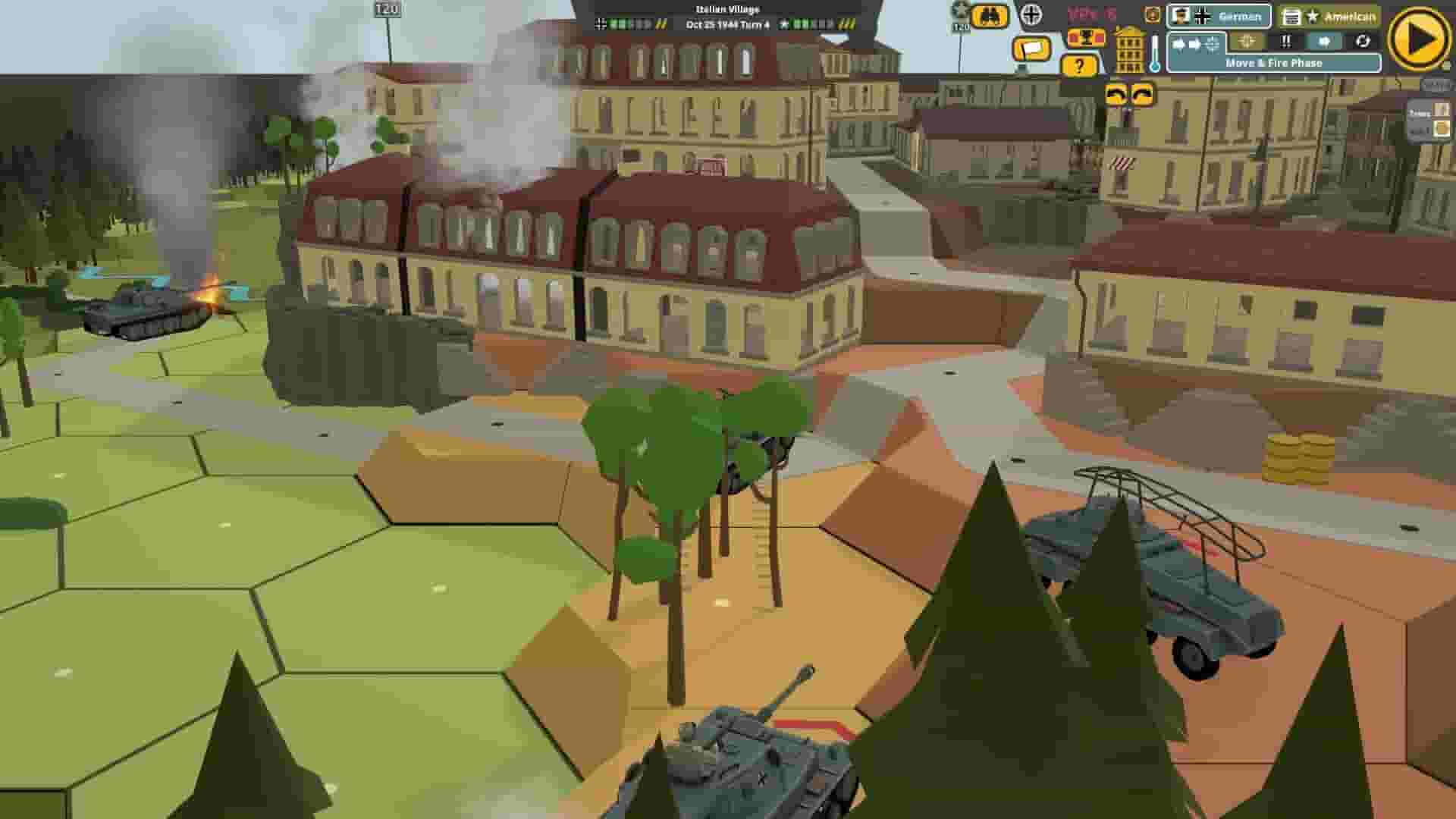The width and height of the screenshot is (1456, 819).
Task: Click the Move & Fire Phase label
Action: pyautogui.click(x=1274, y=63)
